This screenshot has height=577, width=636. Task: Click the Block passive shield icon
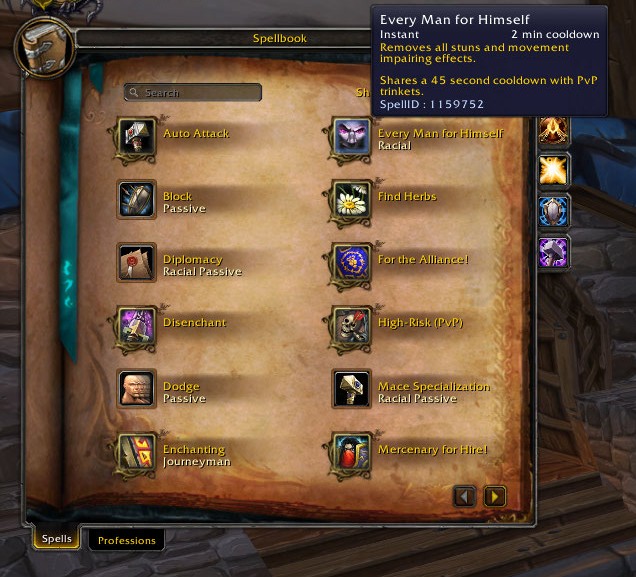[136, 200]
